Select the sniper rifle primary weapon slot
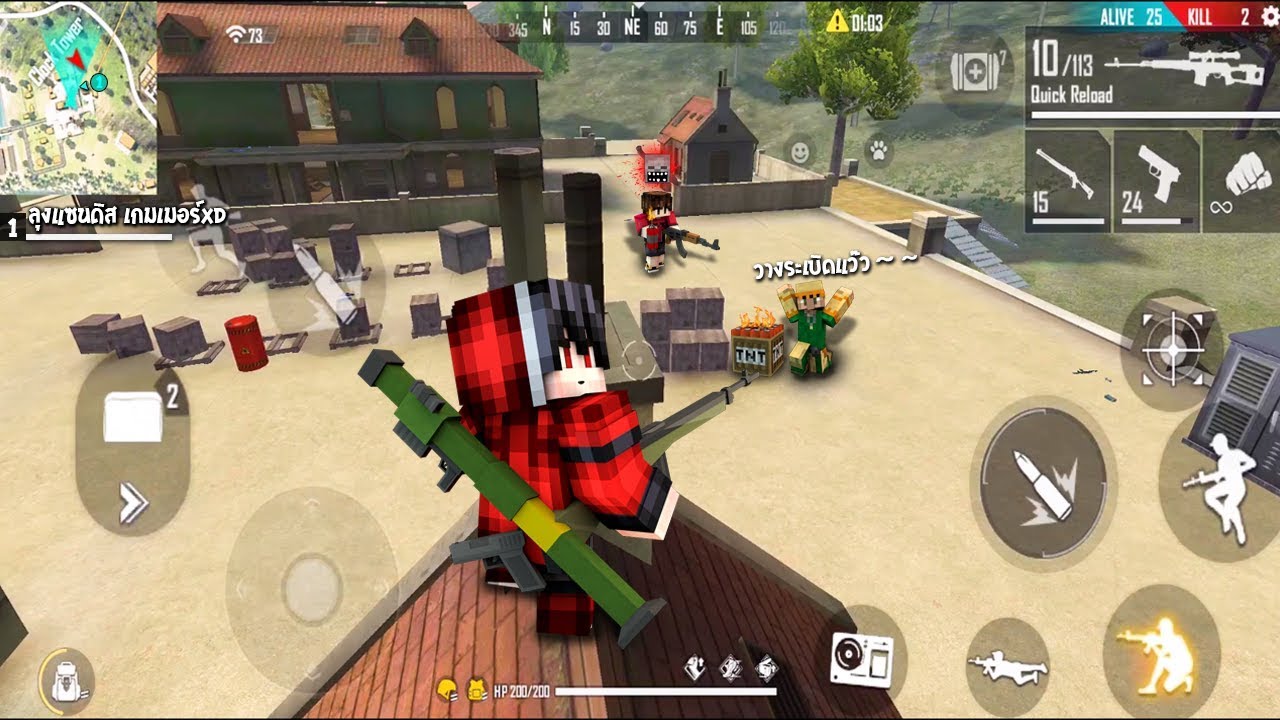The width and height of the screenshot is (1280, 720). click(x=1150, y=75)
